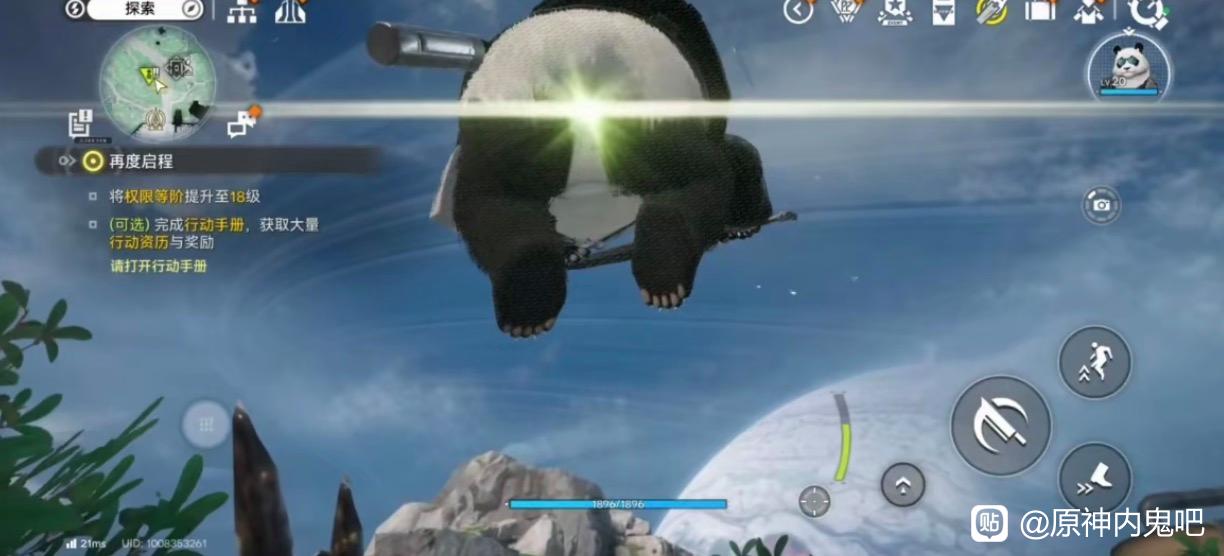Select the panda character portrait

pos(1129,67)
